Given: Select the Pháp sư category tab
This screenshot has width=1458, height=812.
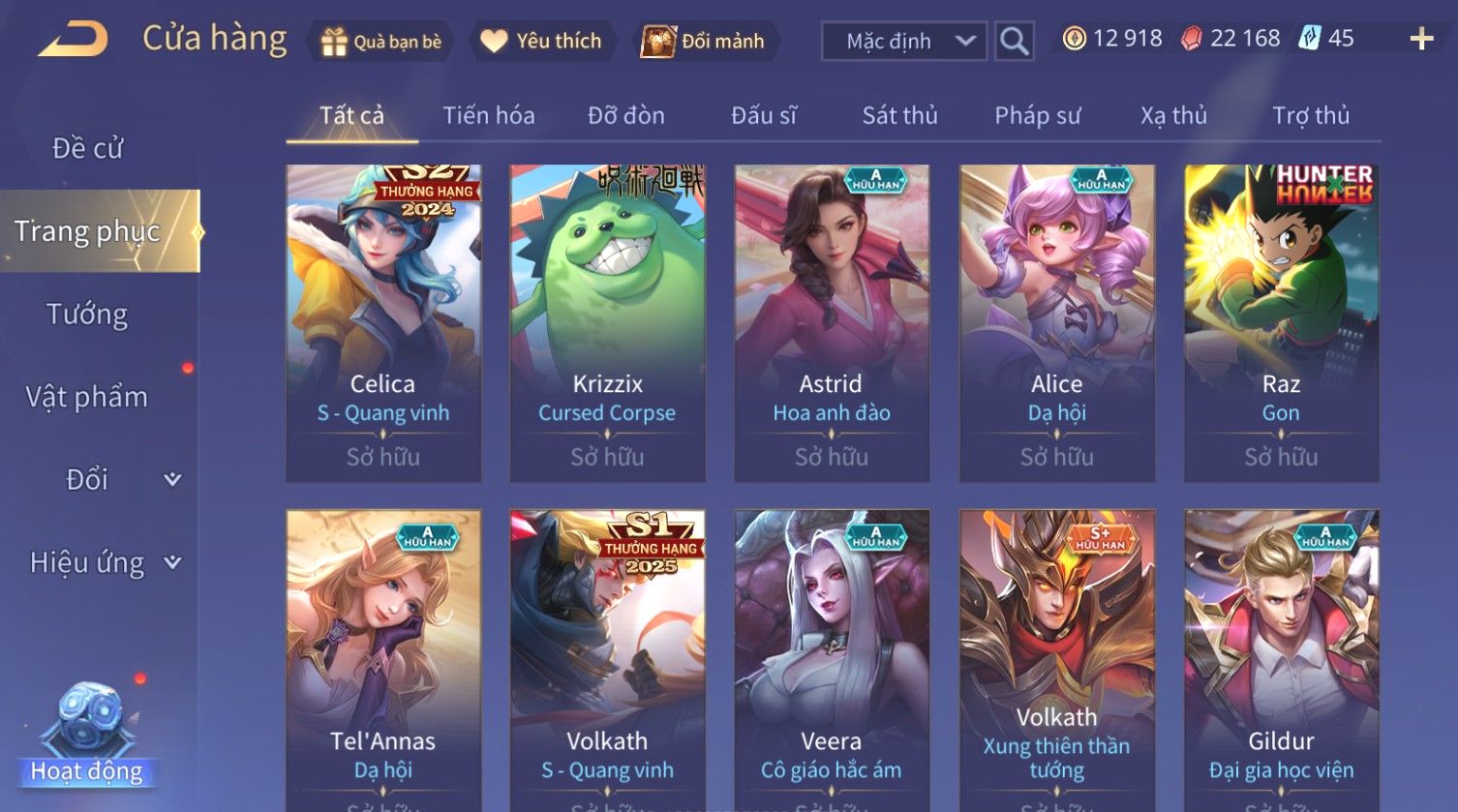Looking at the screenshot, I should click(1037, 116).
